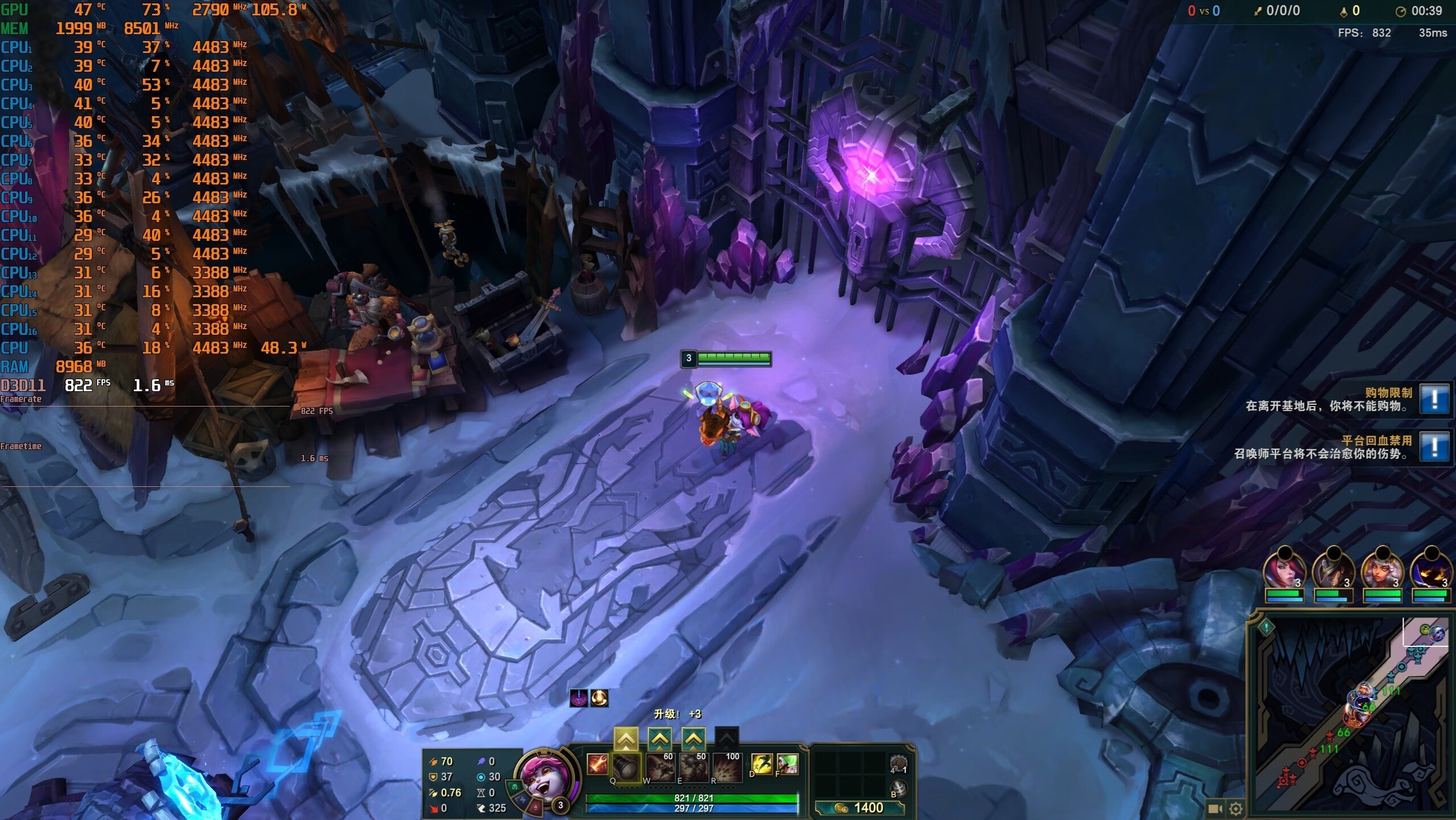Viewport: 1456px width, 820px height.
Task: Click the passive ability icon
Action: (597, 764)
